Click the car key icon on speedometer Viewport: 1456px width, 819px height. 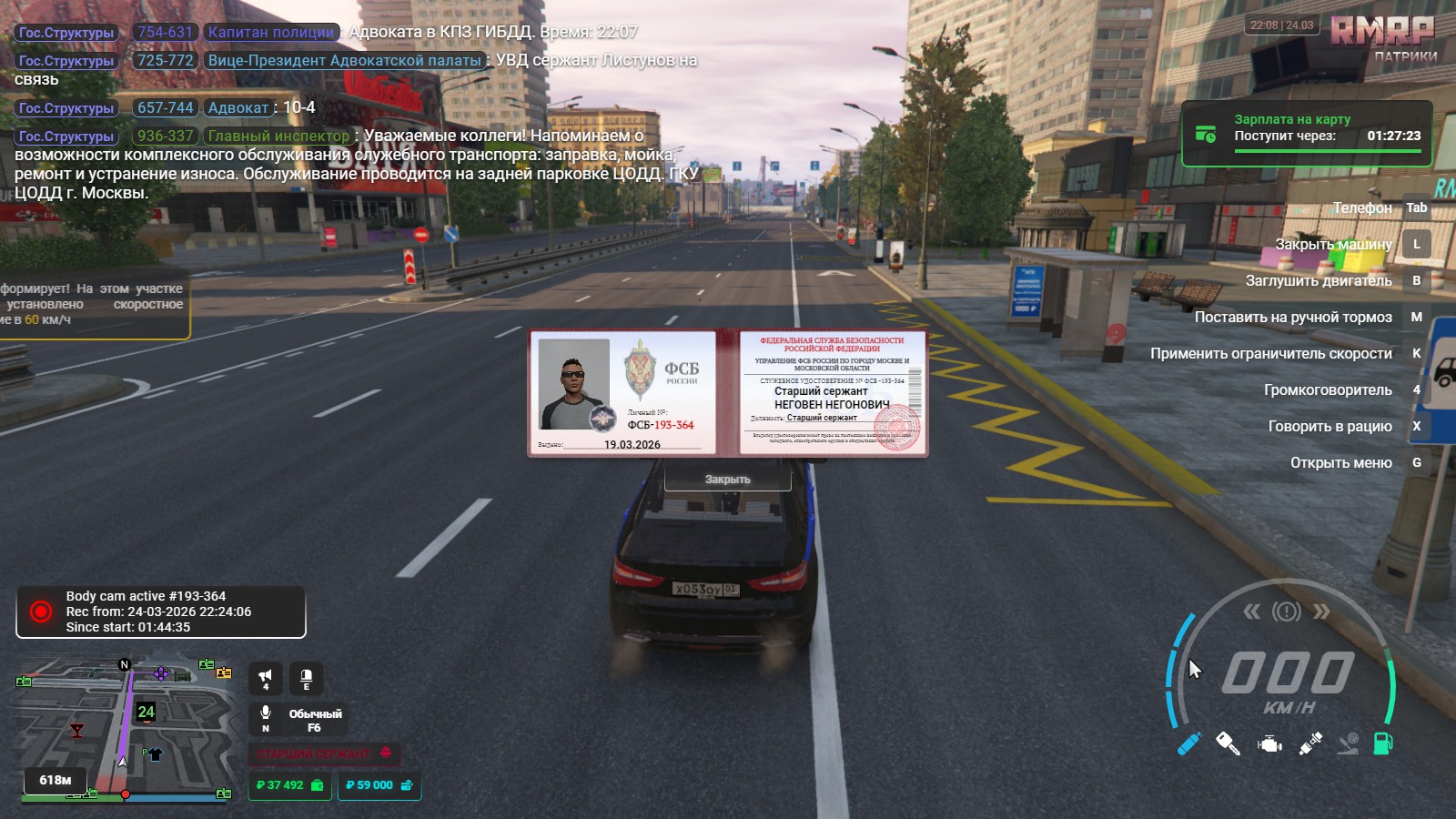tap(1228, 744)
